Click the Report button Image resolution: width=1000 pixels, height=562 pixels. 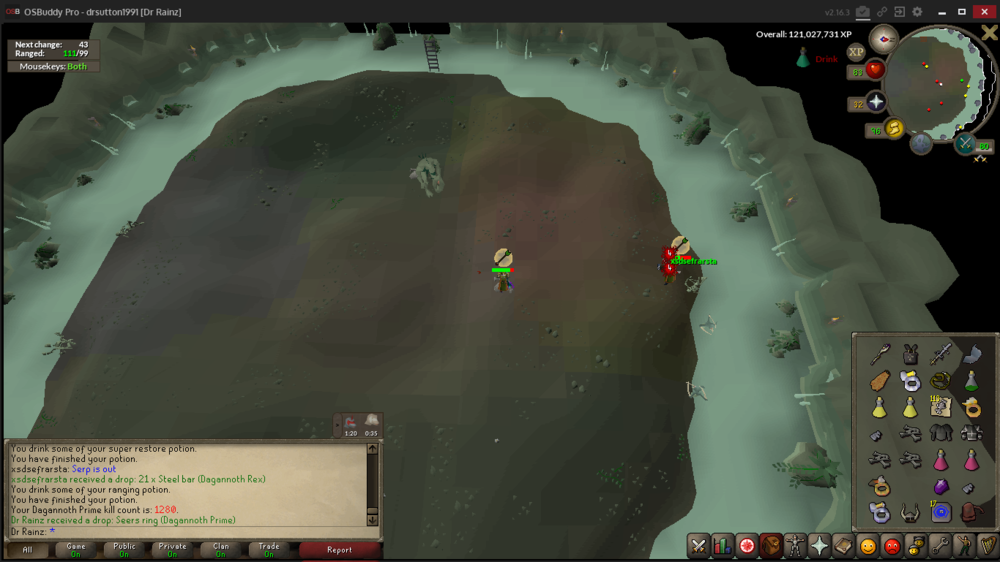339,549
